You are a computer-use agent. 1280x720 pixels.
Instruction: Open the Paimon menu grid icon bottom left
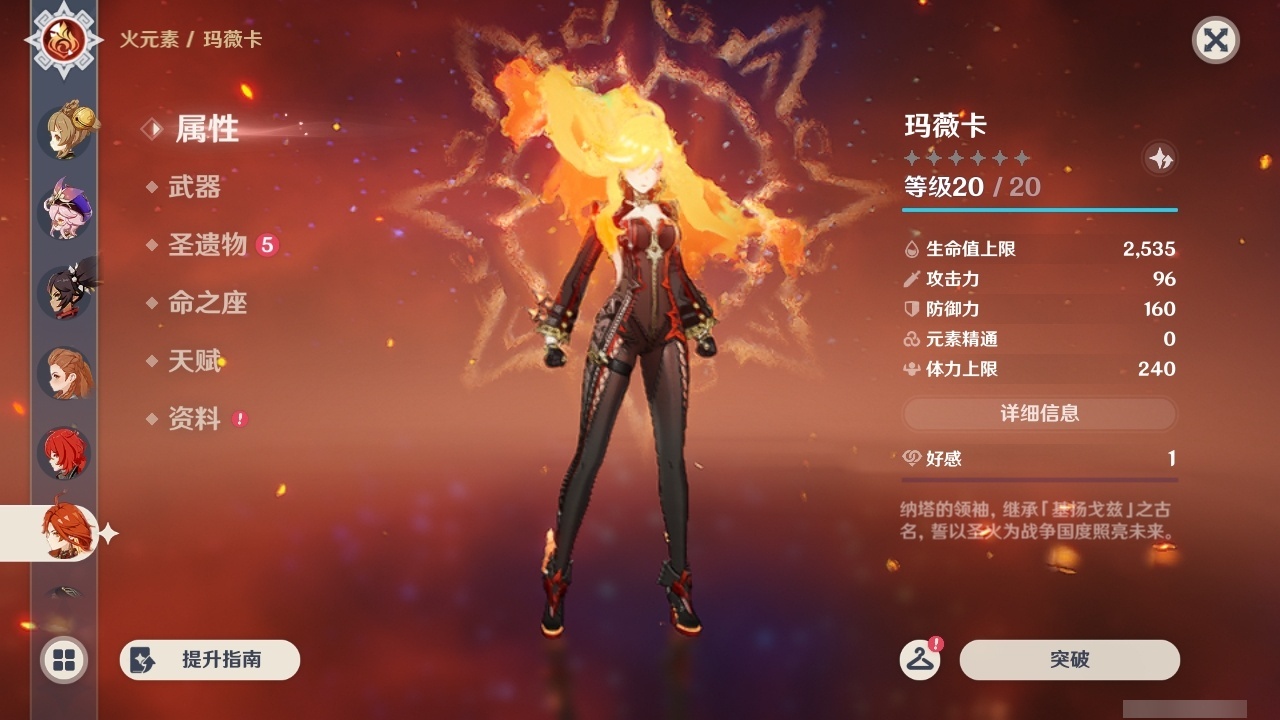62,660
